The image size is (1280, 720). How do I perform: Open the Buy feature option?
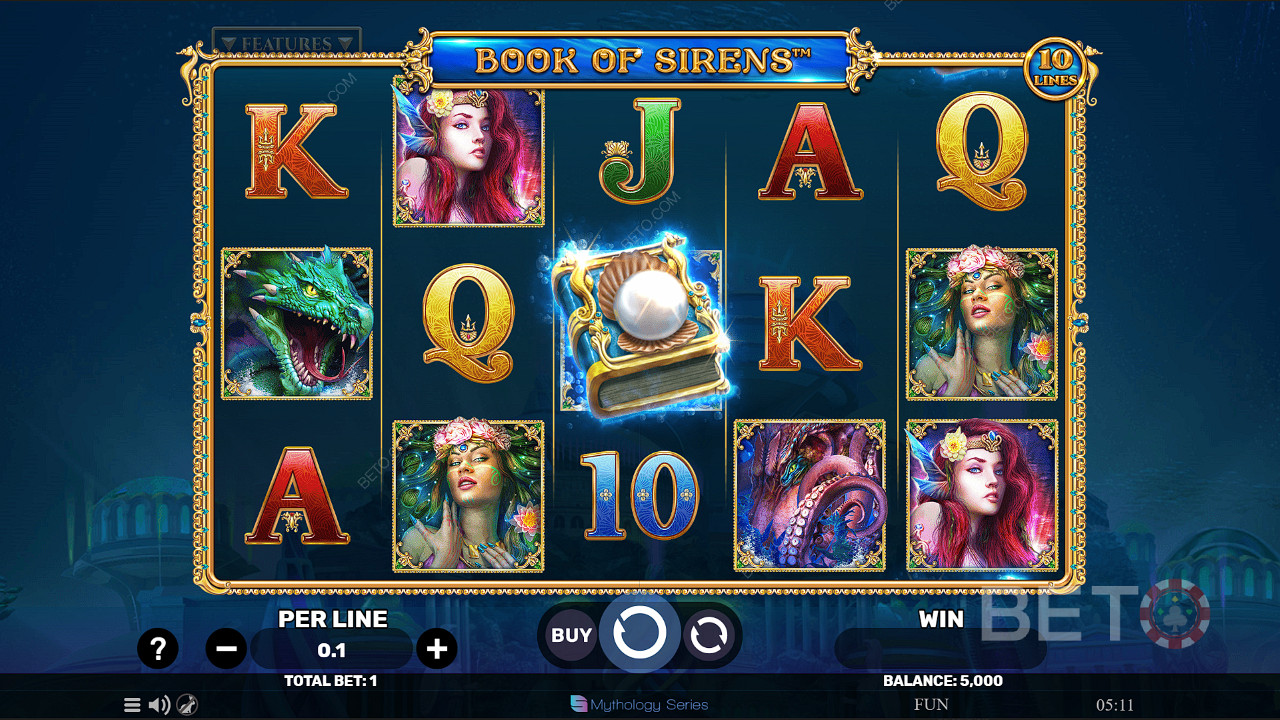(572, 635)
